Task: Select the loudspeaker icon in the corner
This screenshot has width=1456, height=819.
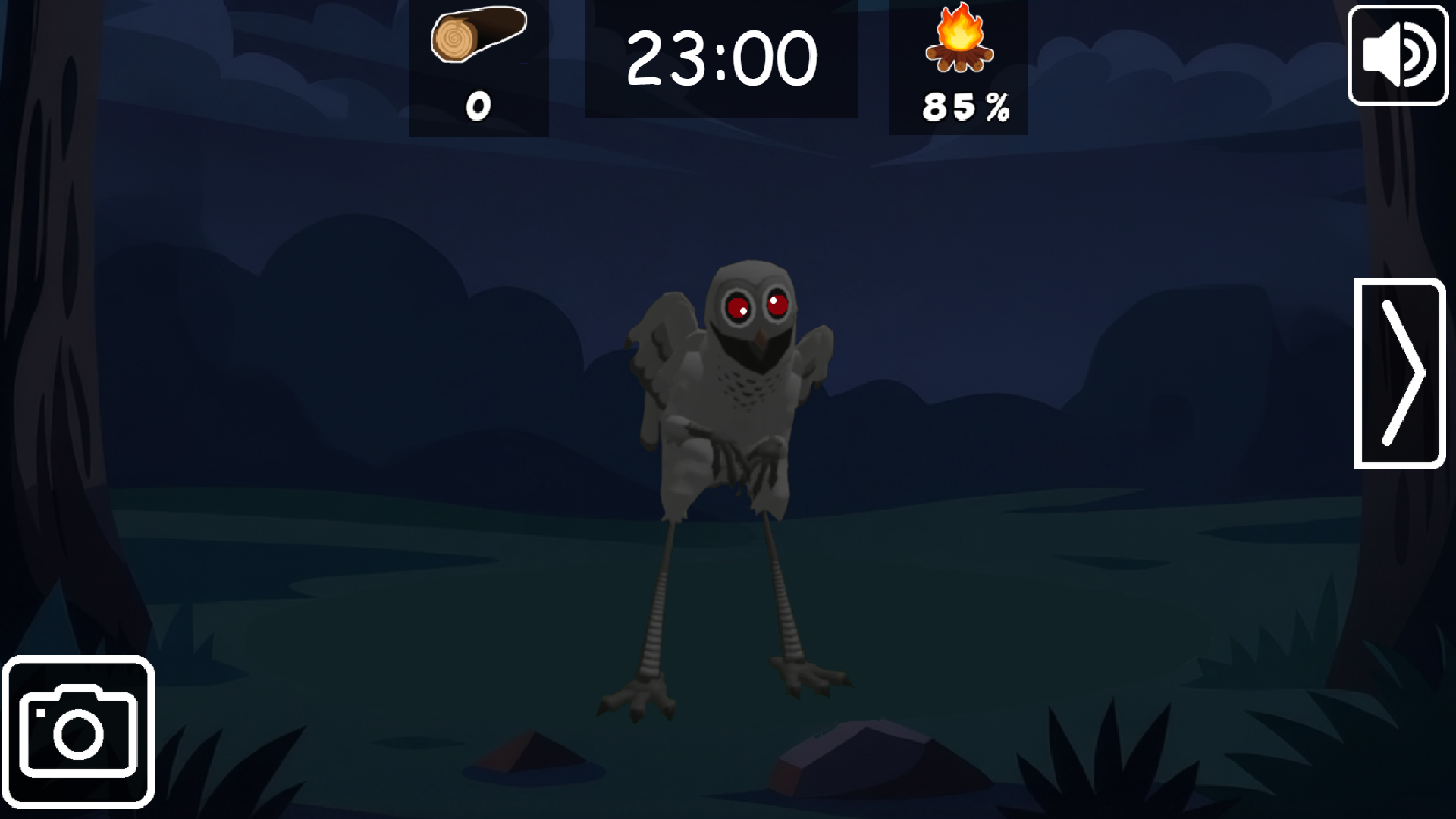Action: coord(1398,53)
